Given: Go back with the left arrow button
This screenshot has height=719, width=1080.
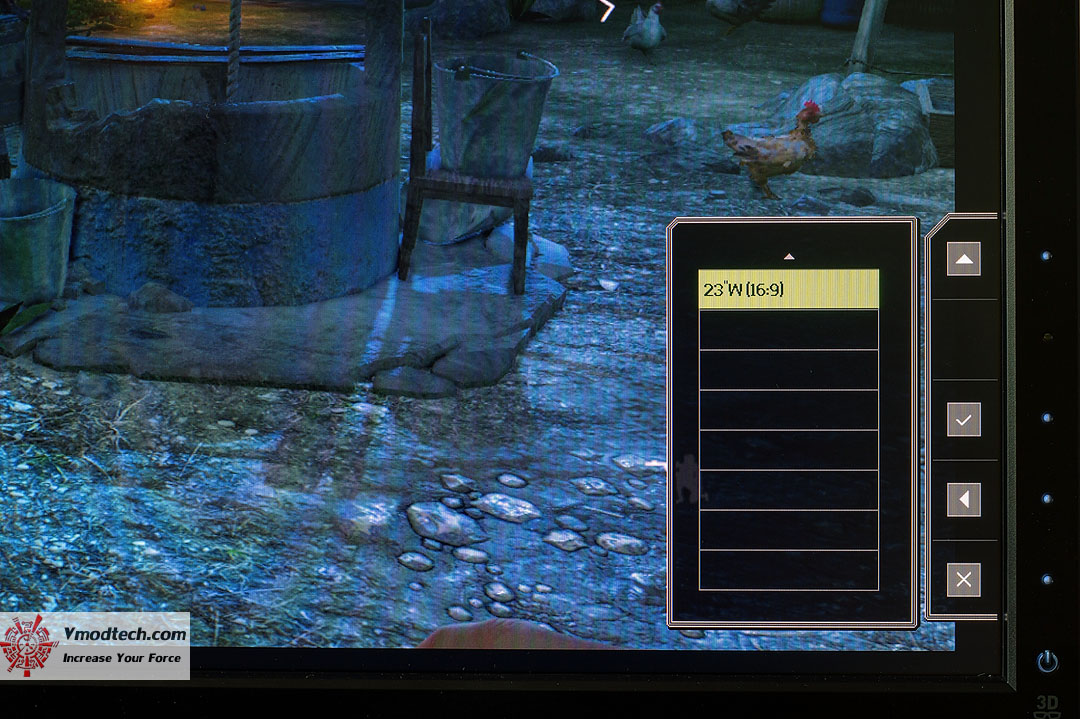Looking at the screenshot, I should pos(963,500).
